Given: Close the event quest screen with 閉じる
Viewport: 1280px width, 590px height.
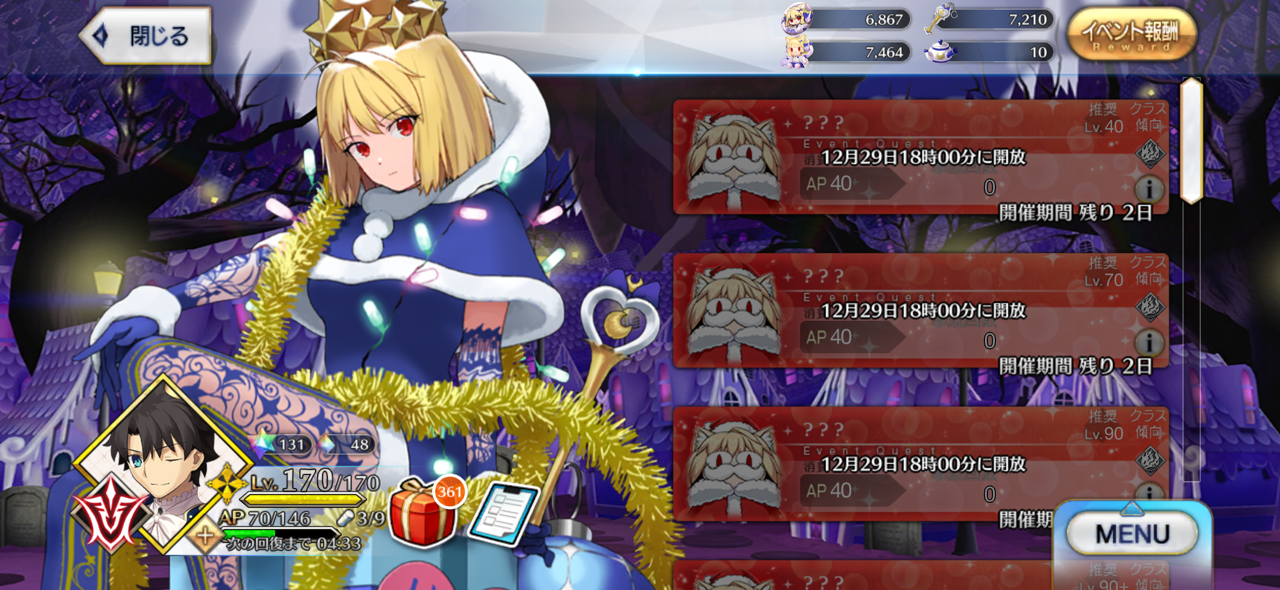Looking at the screenshot, I should tap(146, 37).
